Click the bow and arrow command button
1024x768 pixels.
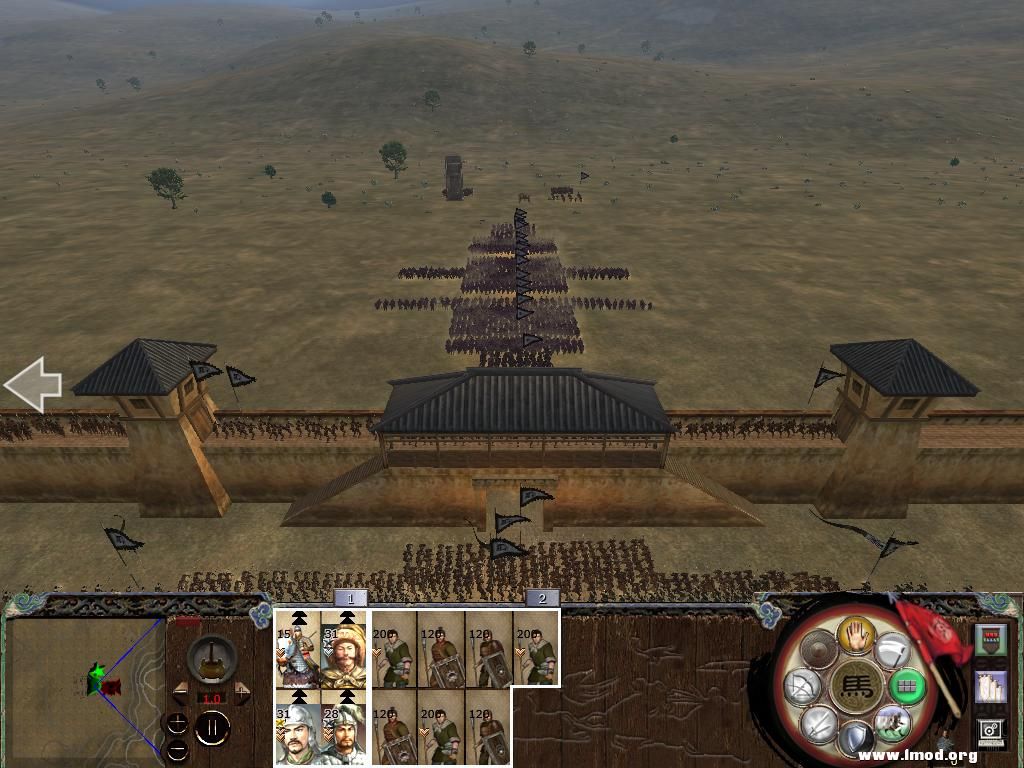[805, 686]
